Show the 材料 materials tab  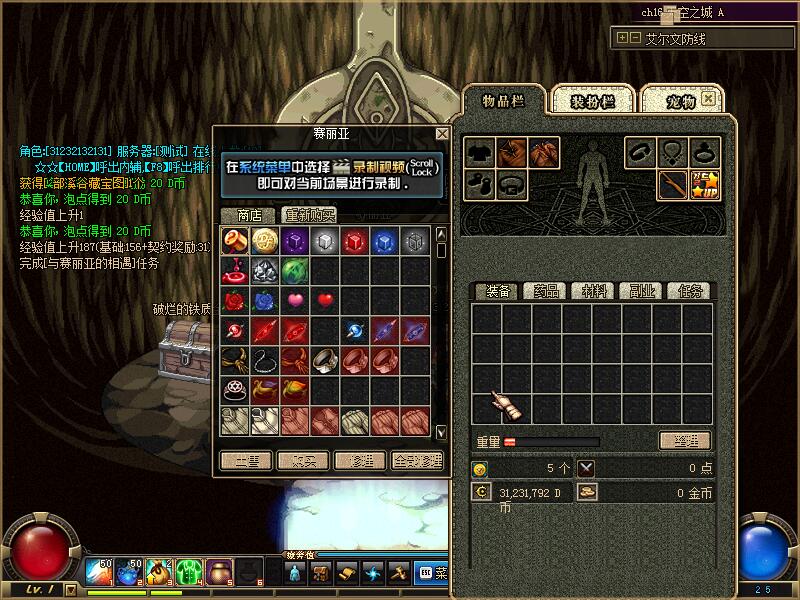click(594, 291)
